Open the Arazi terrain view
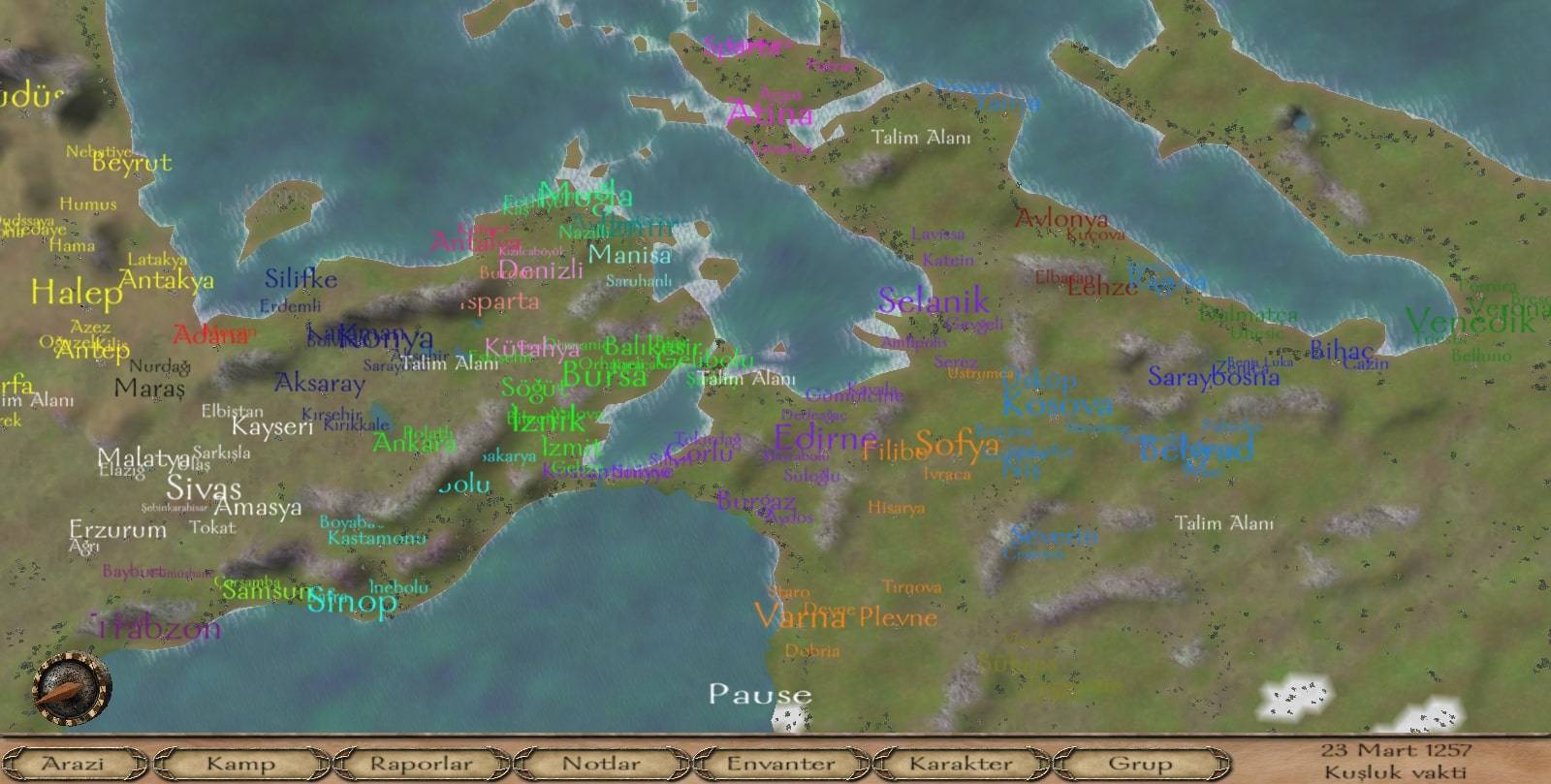The width and height of the screenshot is (1551, 784). (74, 764)
